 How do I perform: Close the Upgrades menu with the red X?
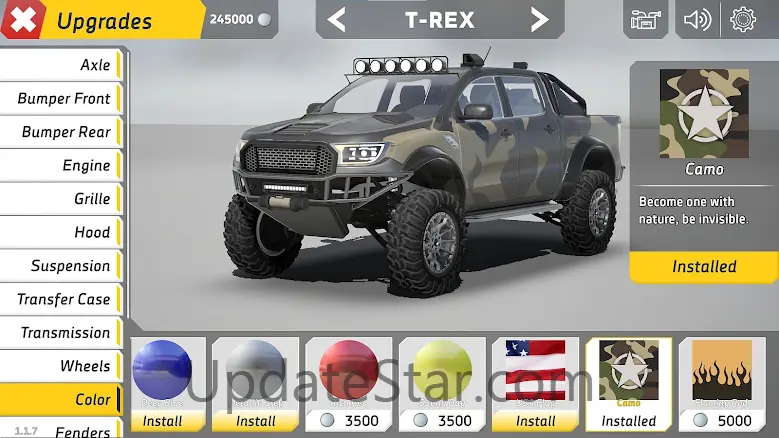tap(22, 19)
